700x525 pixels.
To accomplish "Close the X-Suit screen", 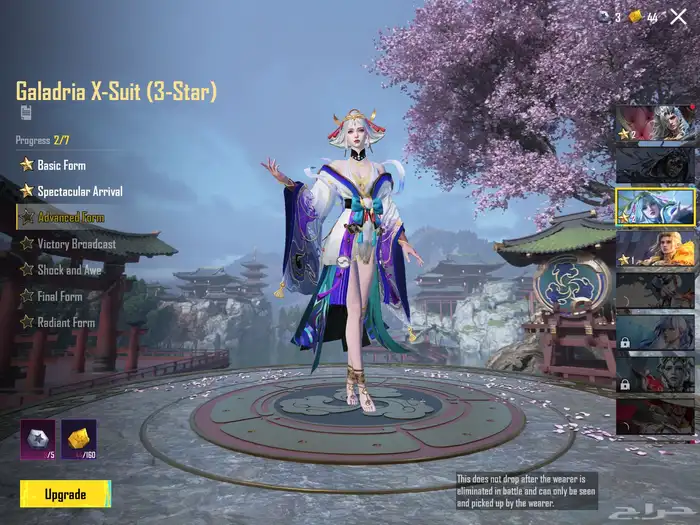I will (678, 16).
